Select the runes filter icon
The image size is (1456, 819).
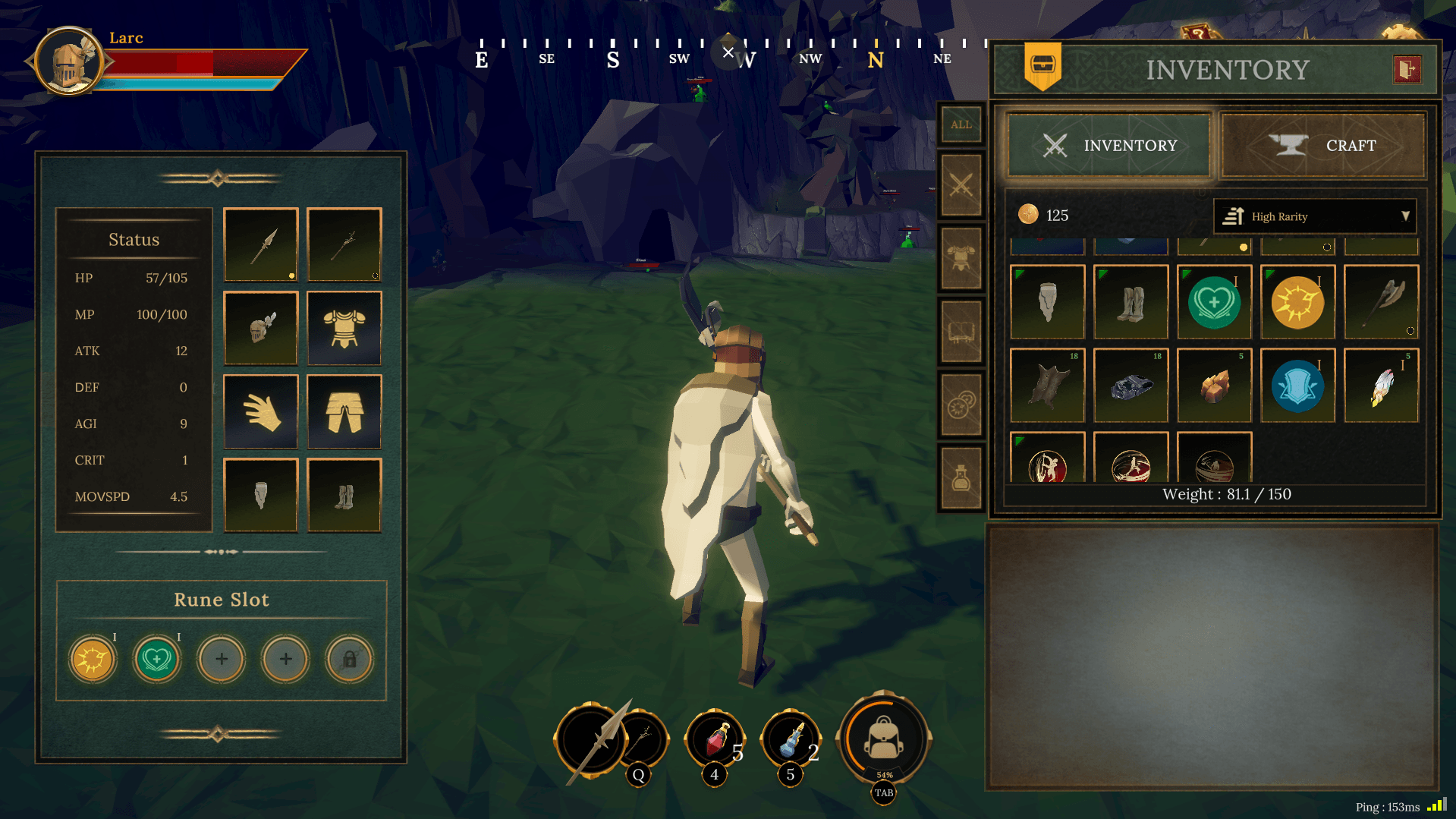point(961,403)
